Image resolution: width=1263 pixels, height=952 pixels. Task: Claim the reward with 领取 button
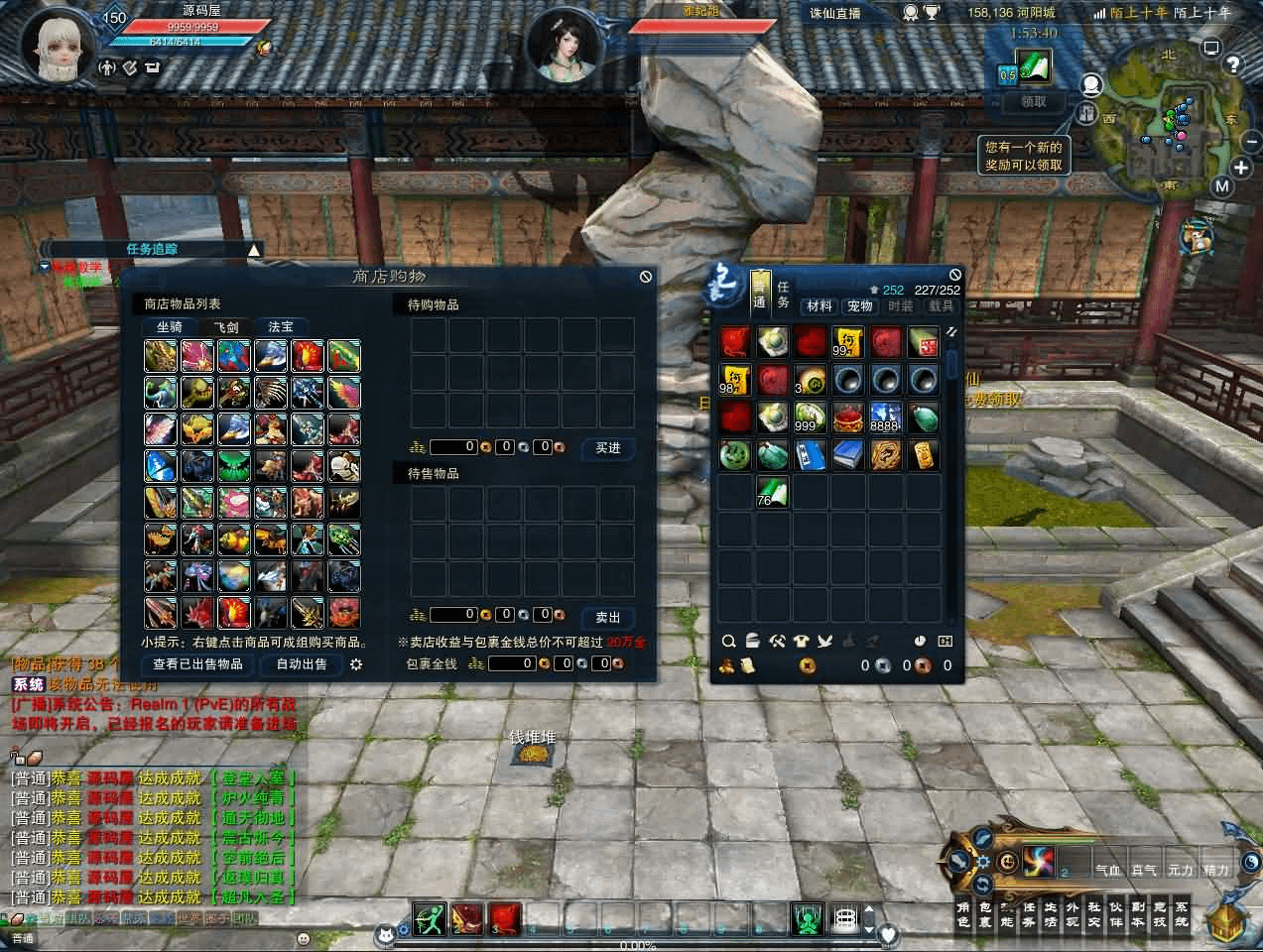click(1033, 102)
